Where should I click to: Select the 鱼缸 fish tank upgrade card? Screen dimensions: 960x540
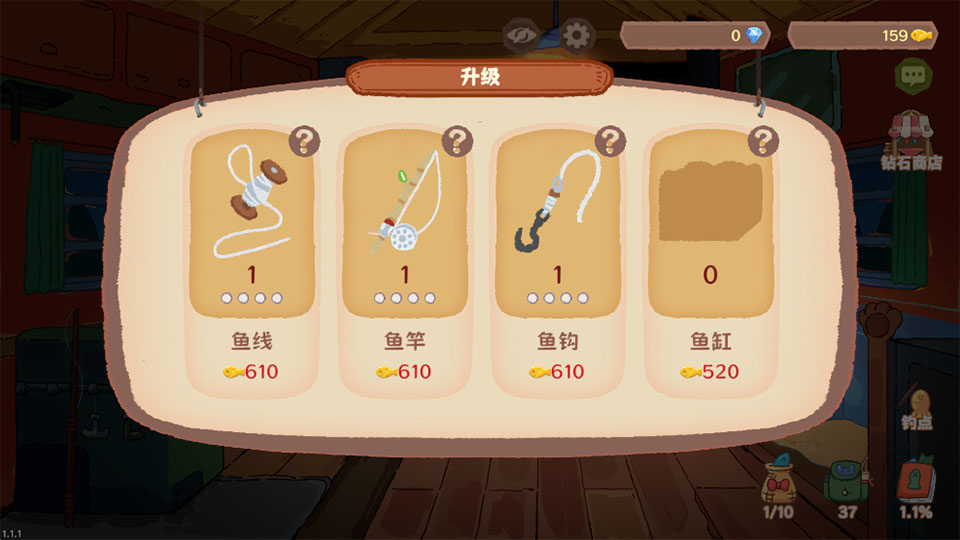pyautogui.click(x=710, y=260)
